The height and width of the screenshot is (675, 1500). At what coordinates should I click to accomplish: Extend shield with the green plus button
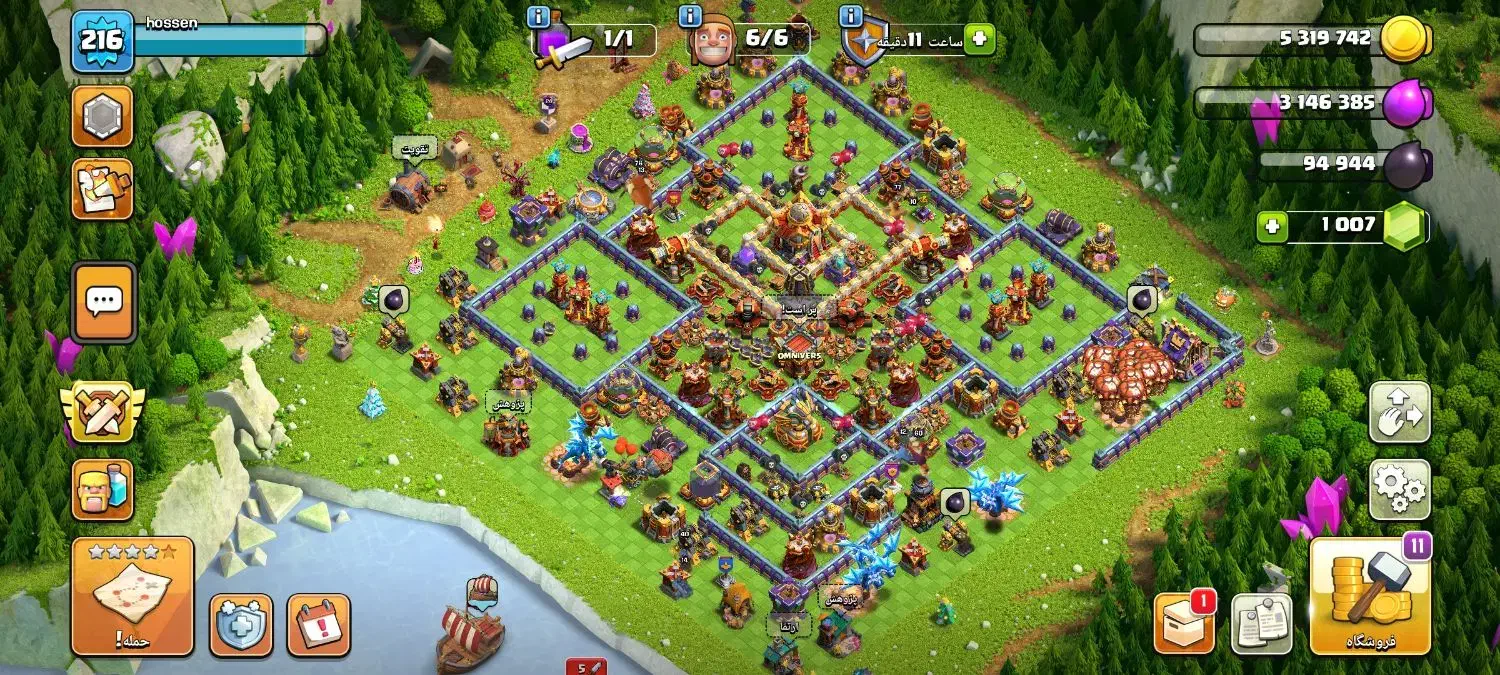click(979, 40)
